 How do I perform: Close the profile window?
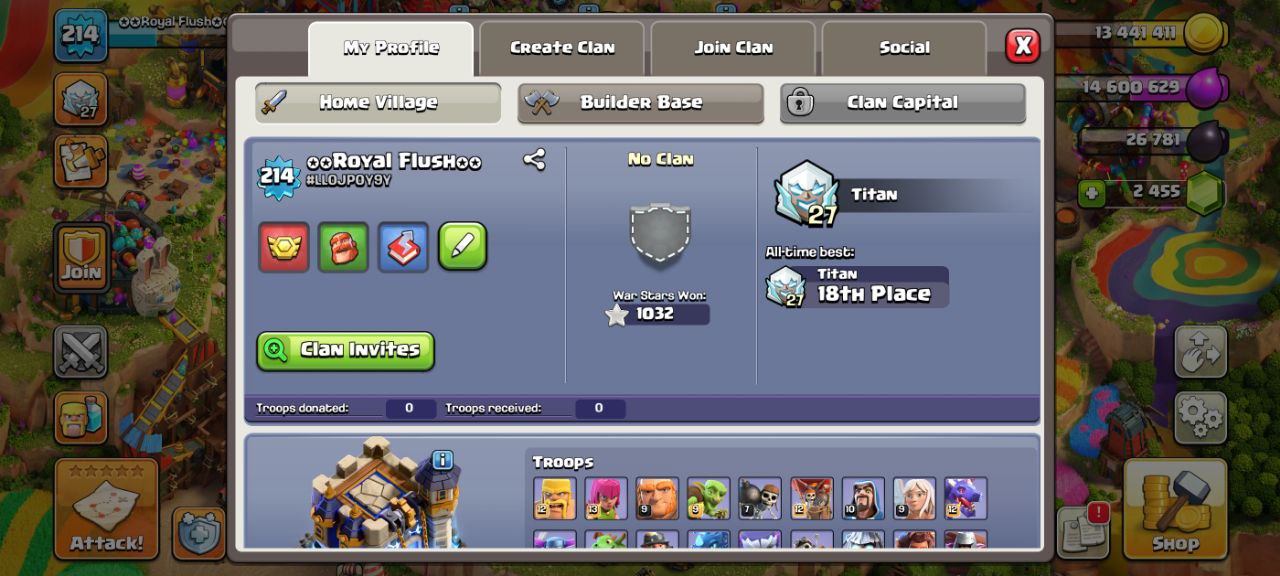pos(1022,46)
